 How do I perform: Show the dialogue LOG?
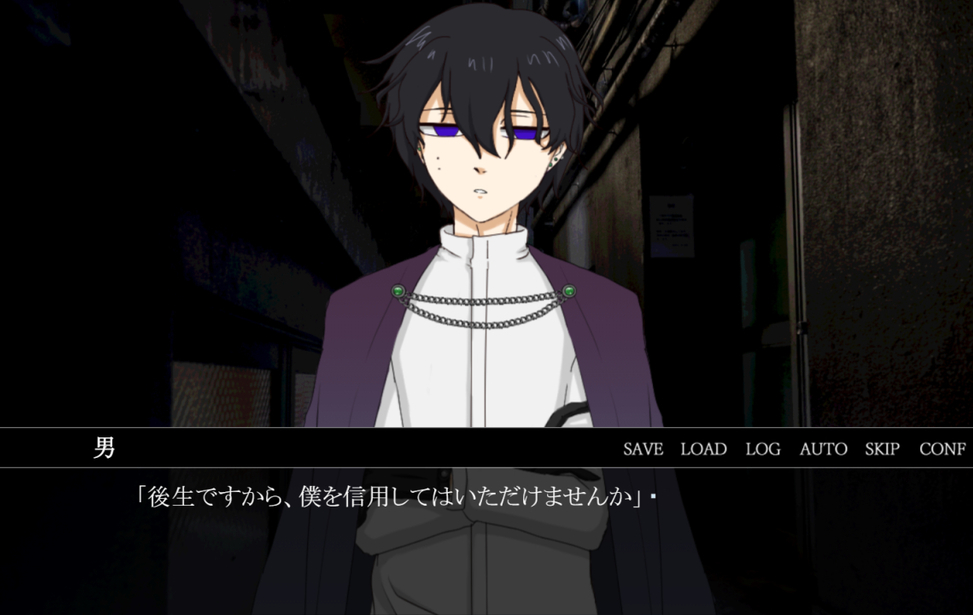[763, 449]
